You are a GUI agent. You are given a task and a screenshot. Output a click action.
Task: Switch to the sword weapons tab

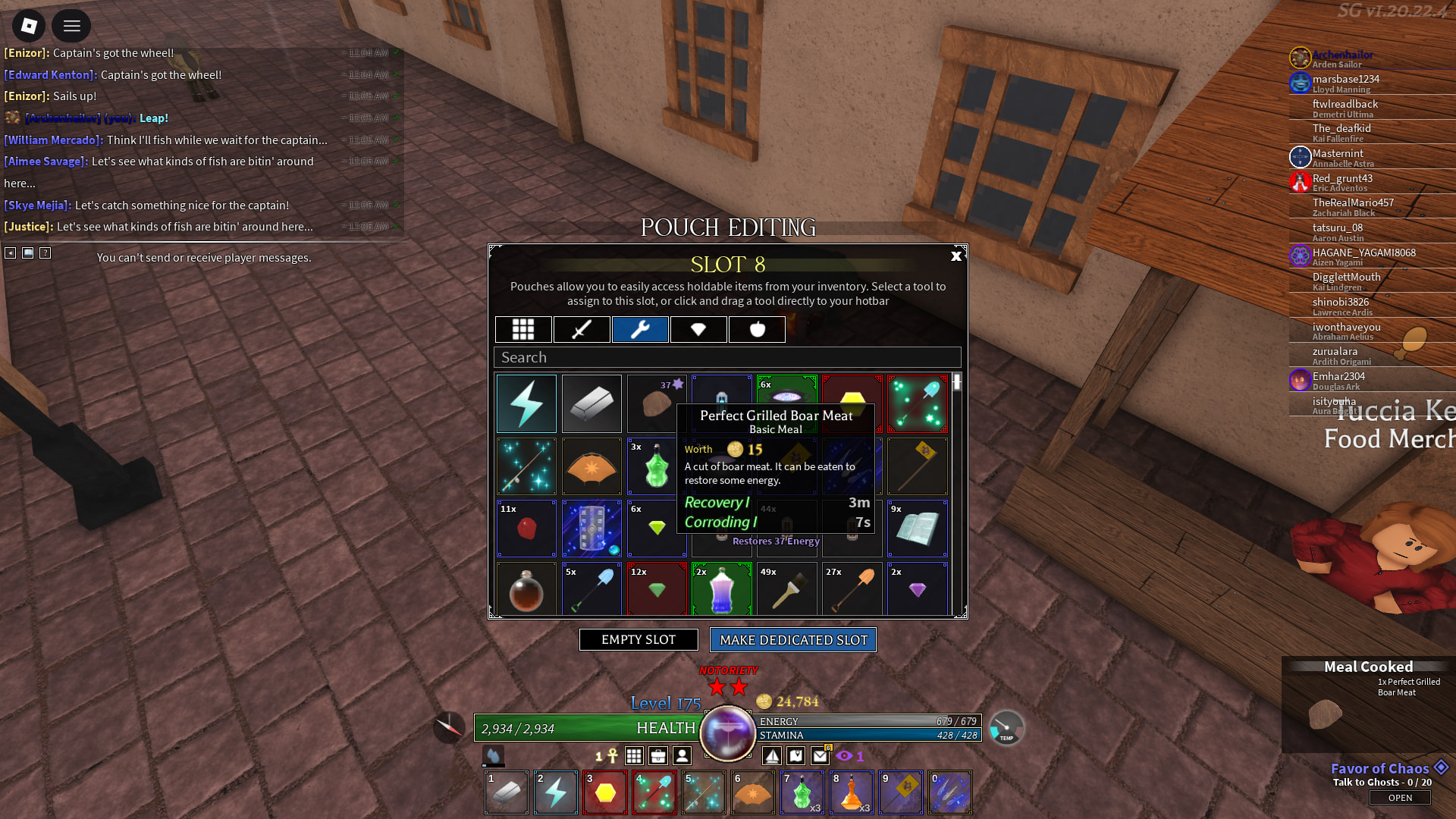click(582, 329)
